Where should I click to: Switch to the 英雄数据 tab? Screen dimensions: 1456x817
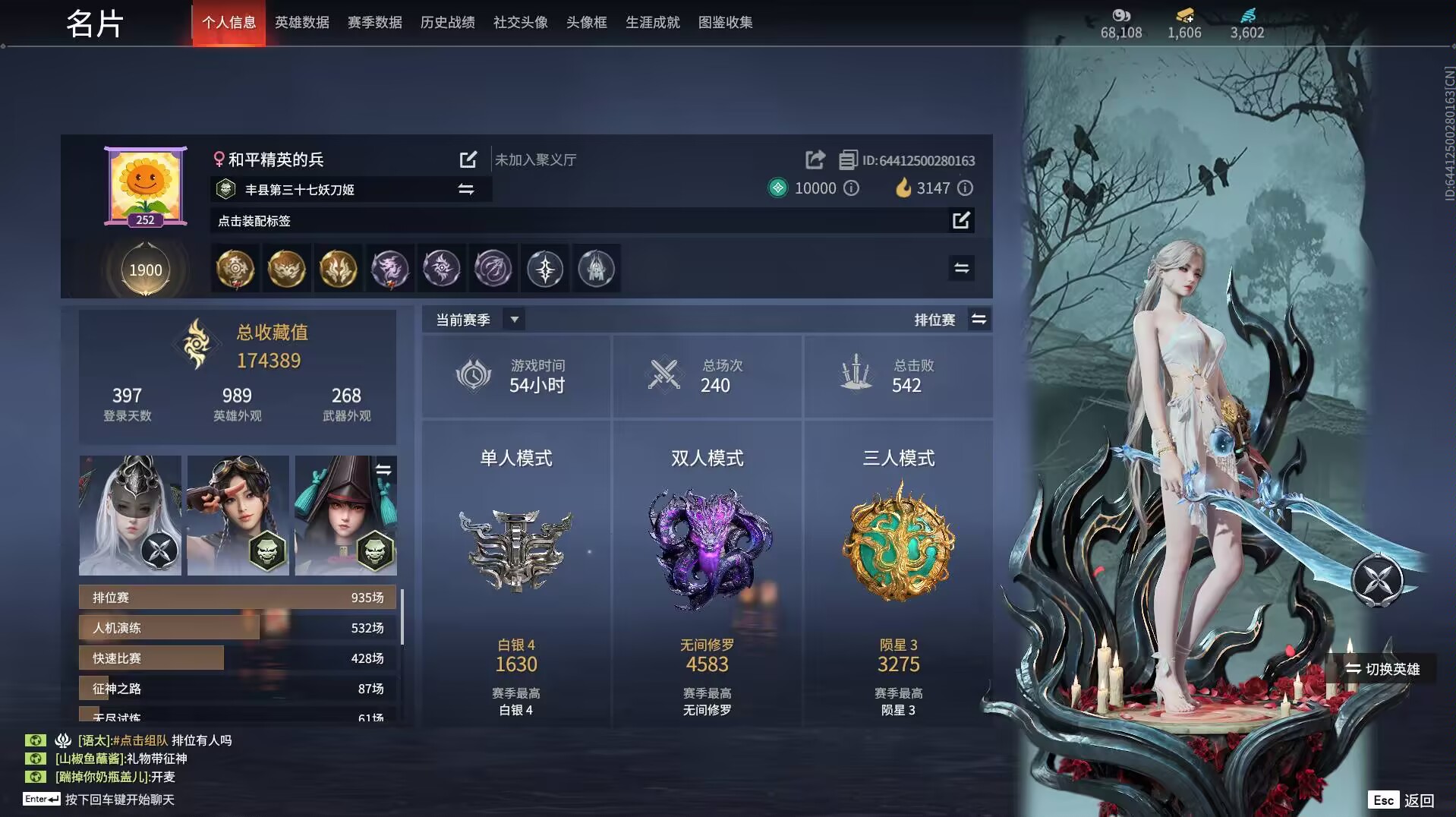click(301, 23)
